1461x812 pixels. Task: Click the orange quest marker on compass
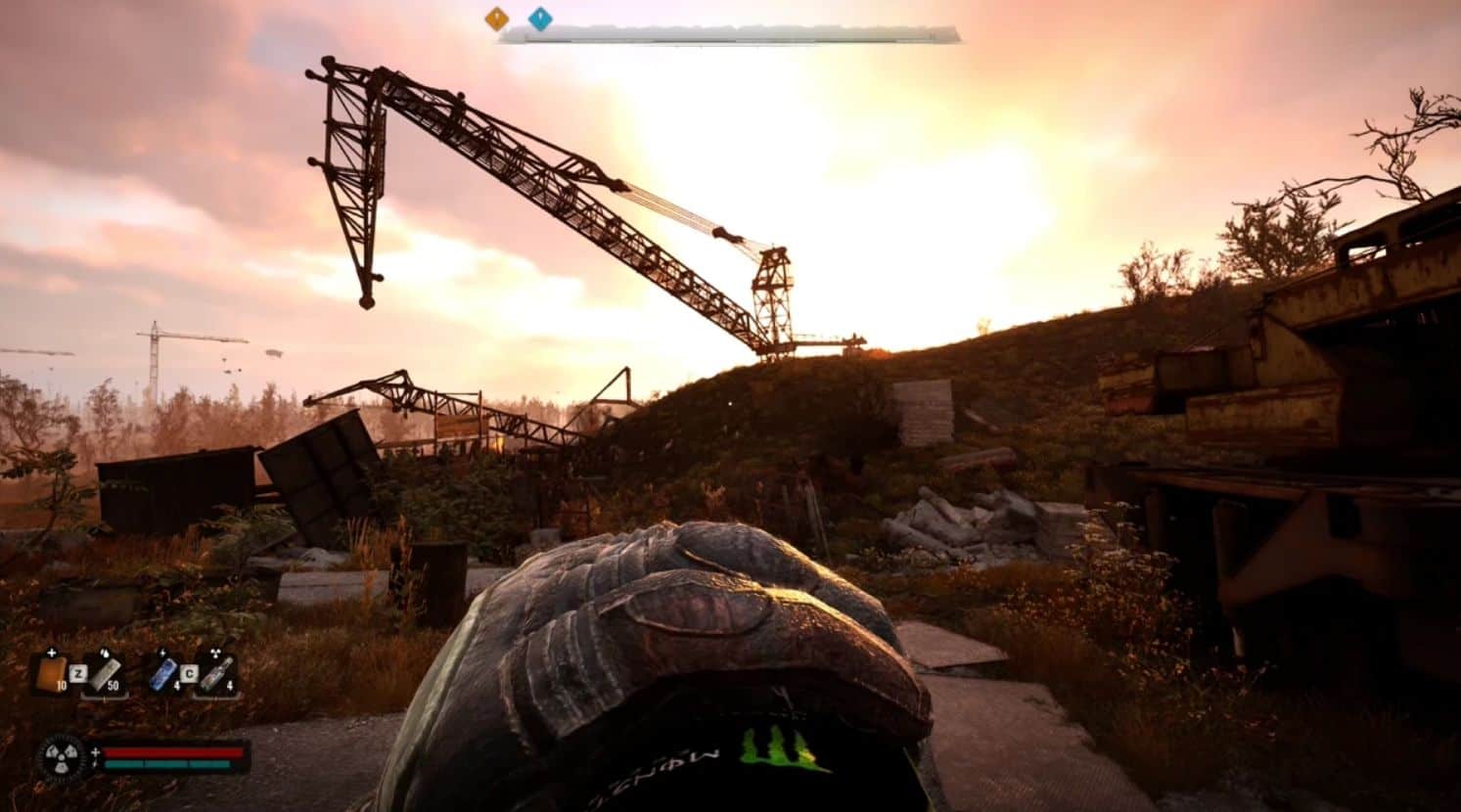(497, 18)
